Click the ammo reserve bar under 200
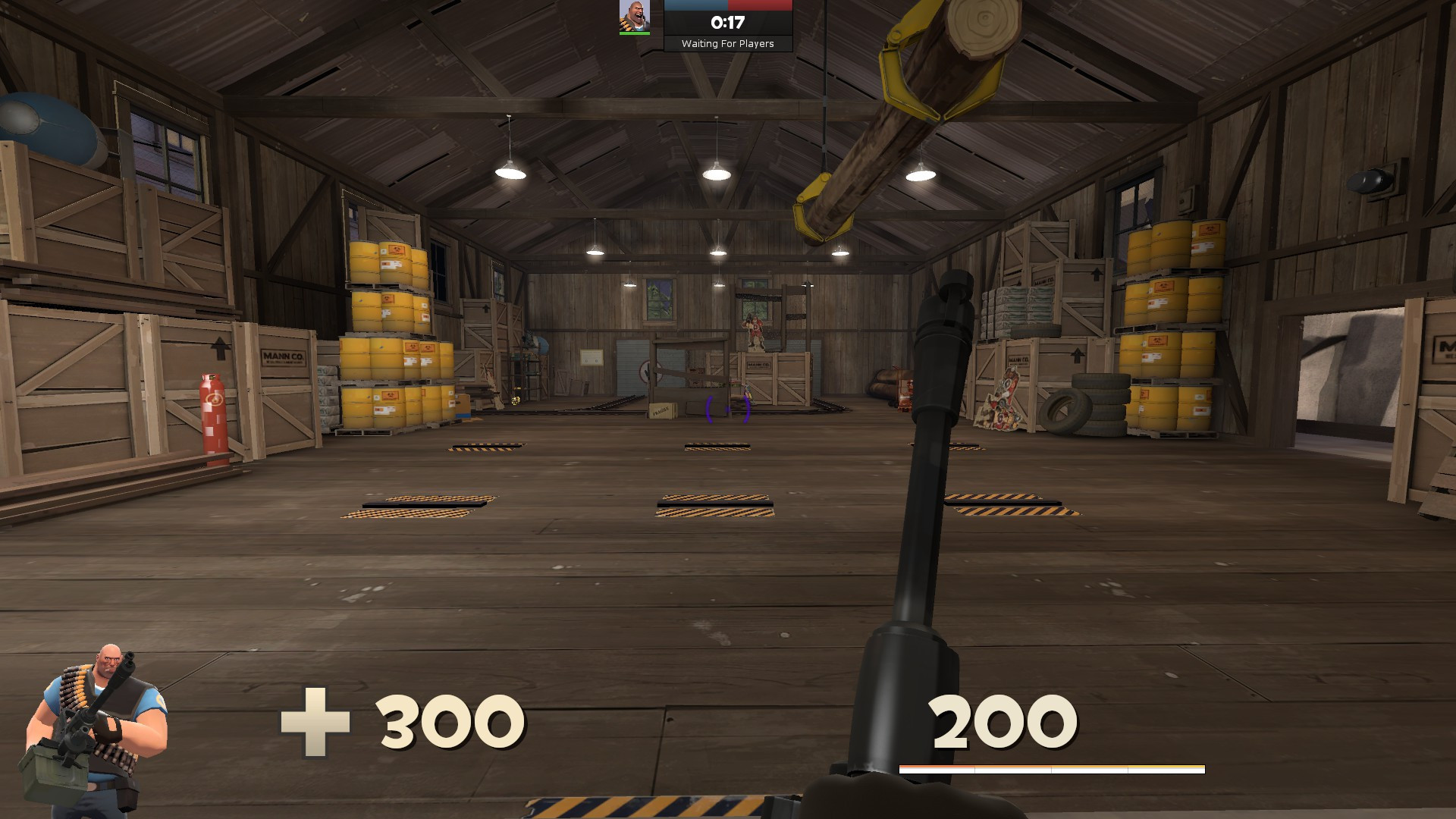1456x819 pixels. [x=1053, y=767]
